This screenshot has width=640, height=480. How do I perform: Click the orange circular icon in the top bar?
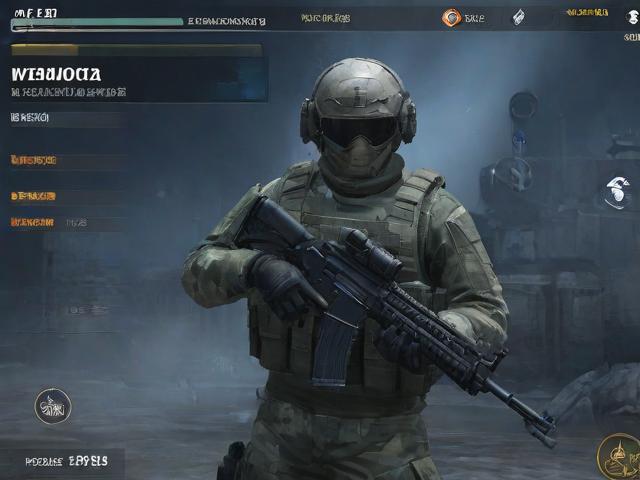click(451, 17)
